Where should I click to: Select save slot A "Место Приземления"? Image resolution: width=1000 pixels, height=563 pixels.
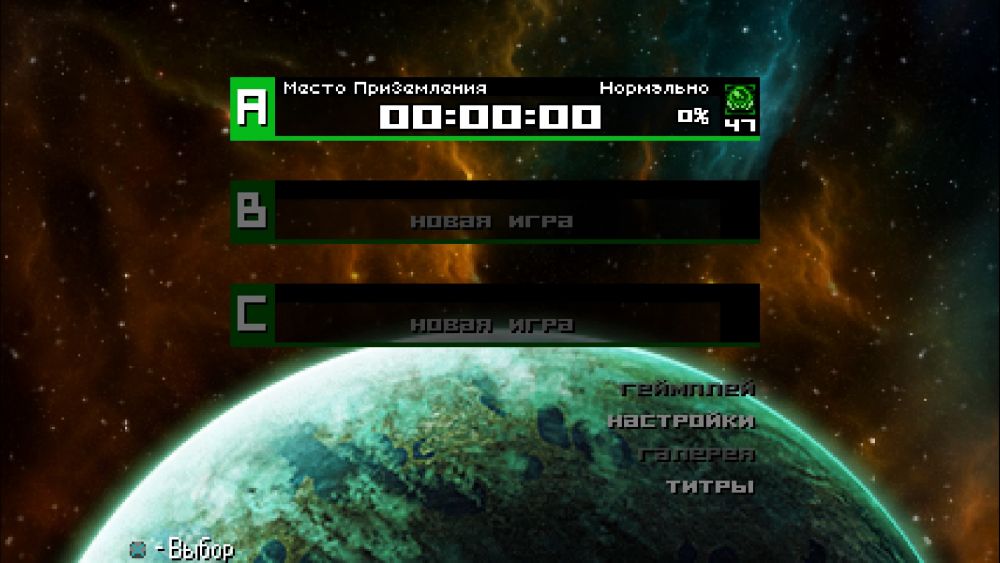[x=494, y=109]
